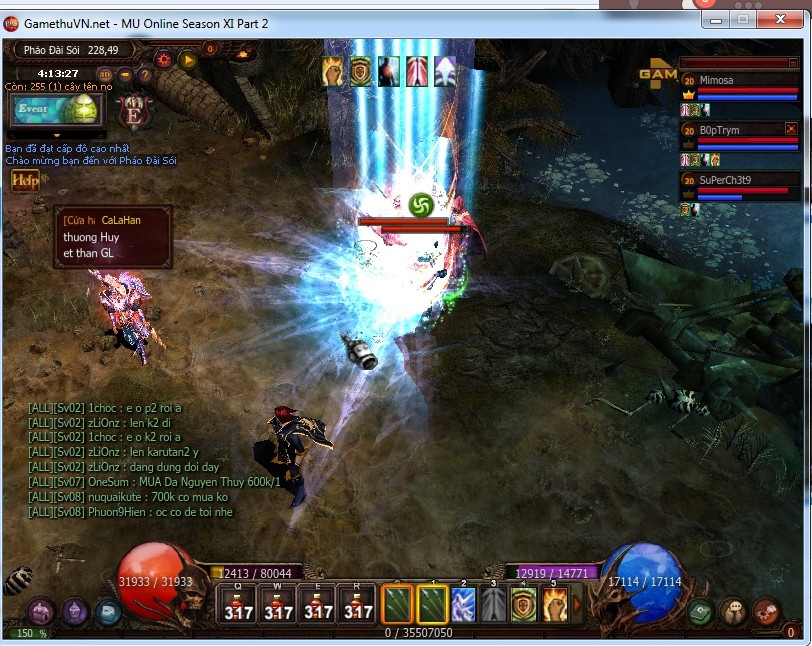Use the Q potion slot
The image size is (812, 646).
238,605
